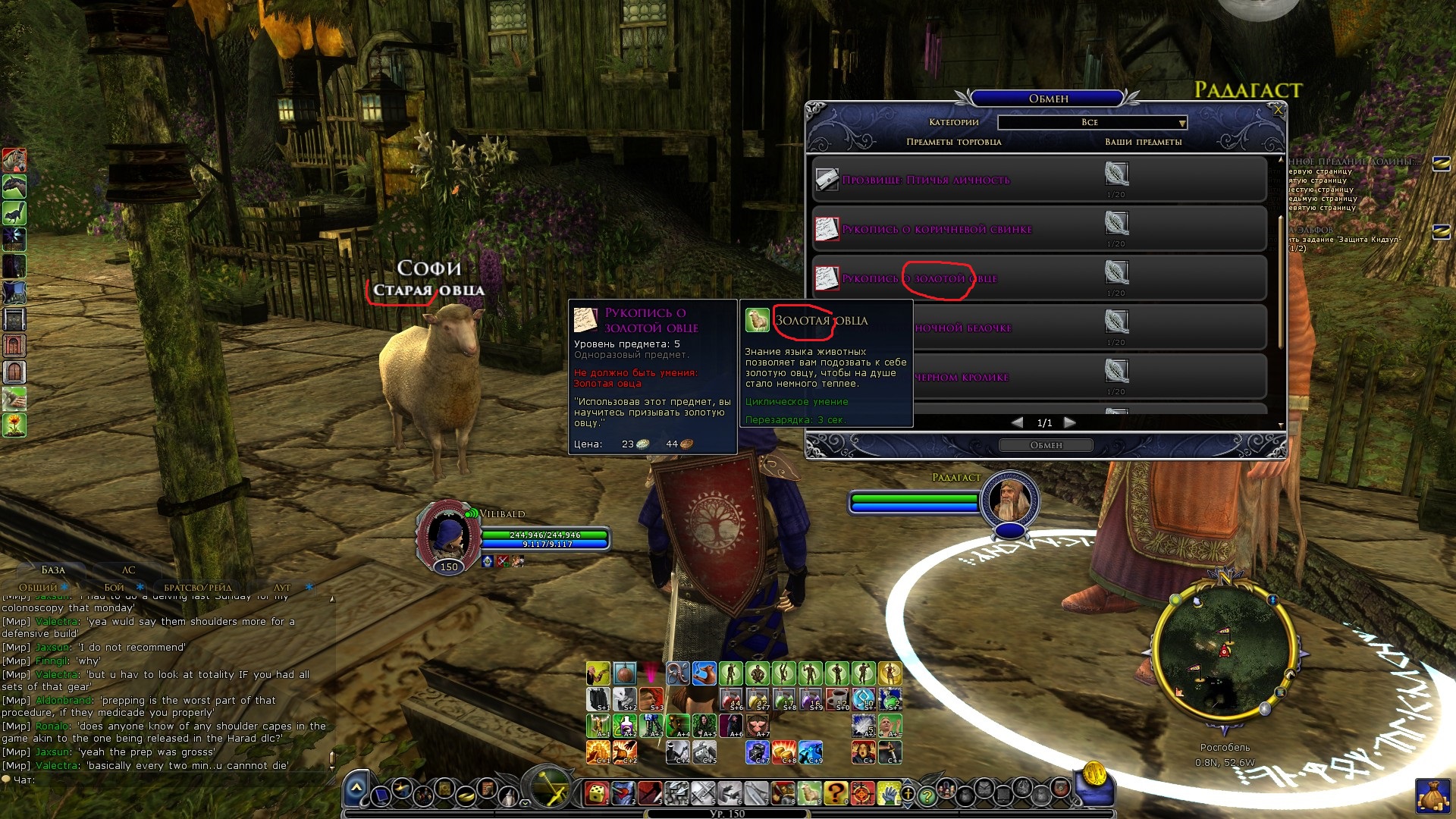Open the Братство/Рейд chat tab
The image size is (1456, 819).
(198, 587)
